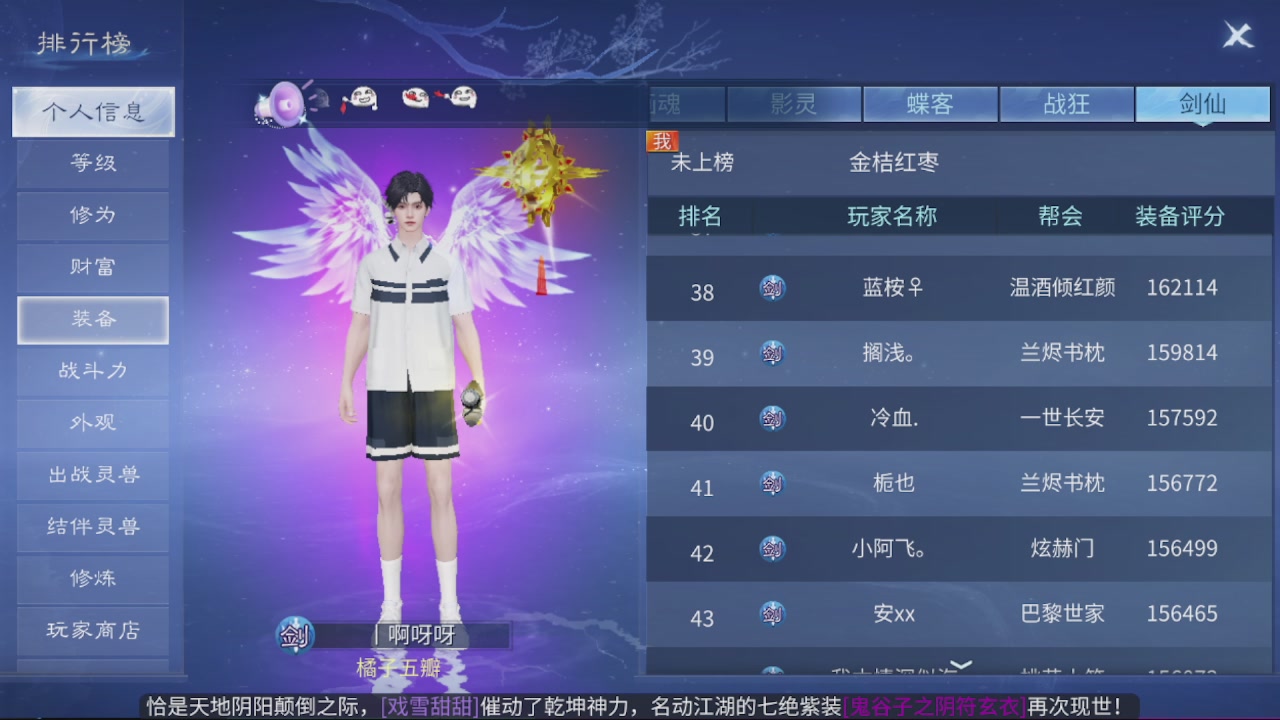Toggle the 战斗力 ranking category
Image resolution: width=1280 pixels, height=720 pixels.
[x=92, y=371]
